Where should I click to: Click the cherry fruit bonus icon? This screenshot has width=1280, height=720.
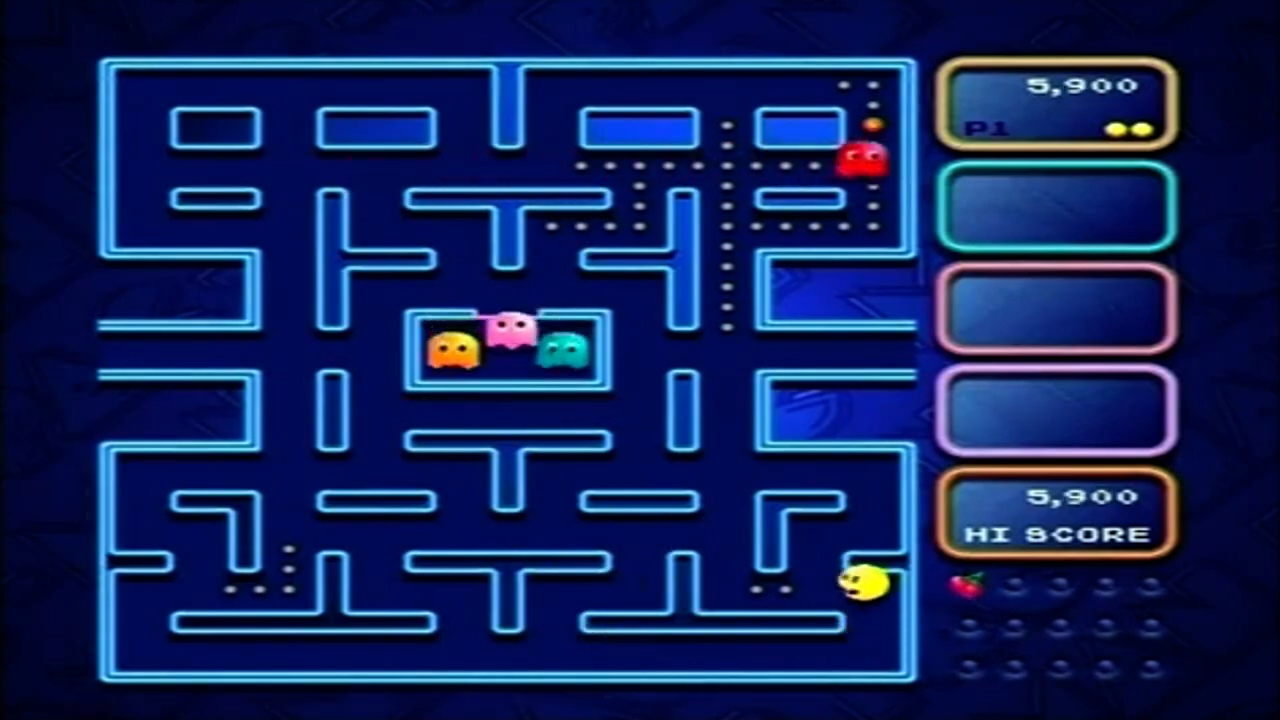click(966, 585)
